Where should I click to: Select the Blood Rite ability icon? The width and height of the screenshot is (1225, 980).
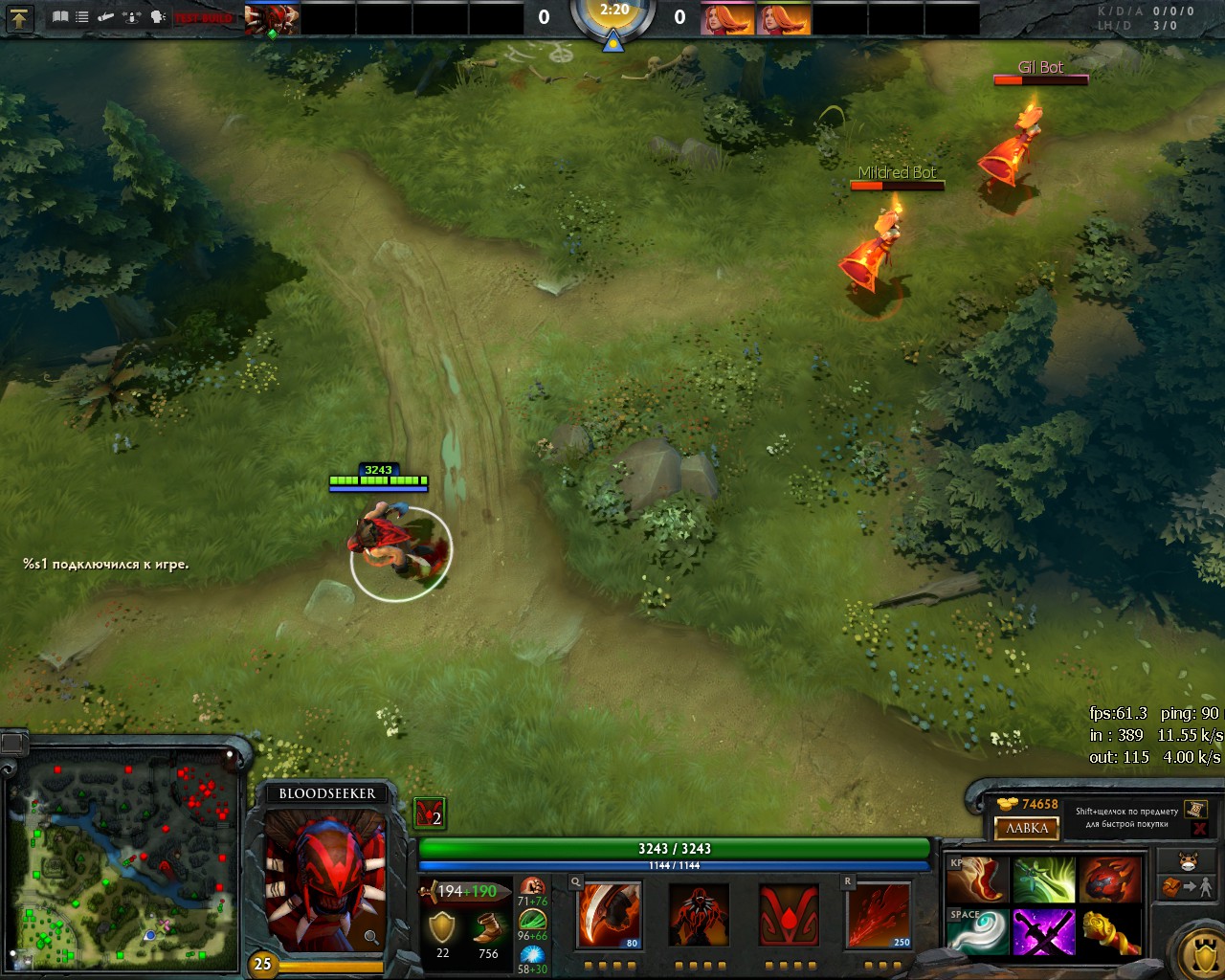tap(699, 915)
